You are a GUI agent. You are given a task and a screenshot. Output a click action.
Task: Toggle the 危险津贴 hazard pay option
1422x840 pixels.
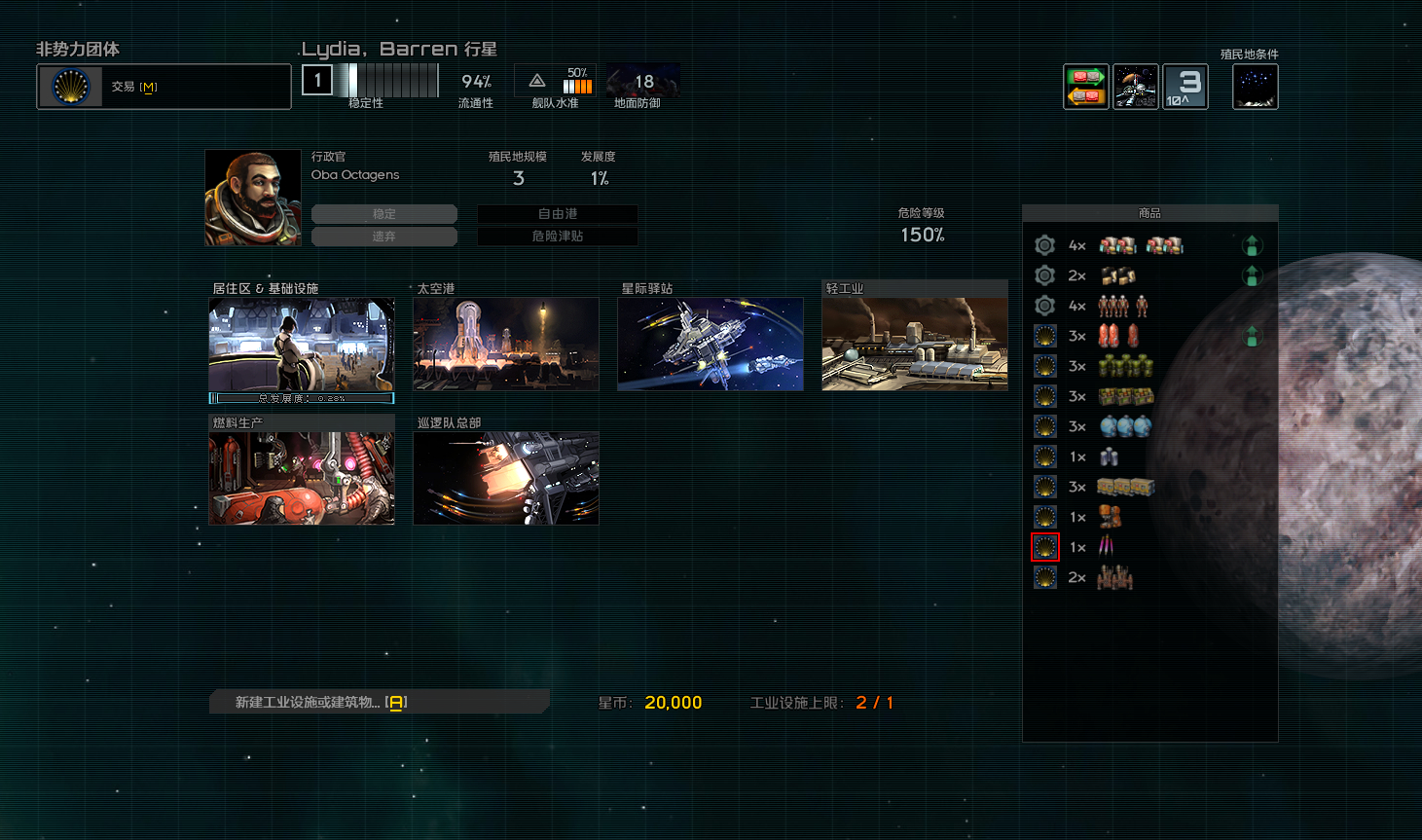pyautogui.click(x=558, y=237)
